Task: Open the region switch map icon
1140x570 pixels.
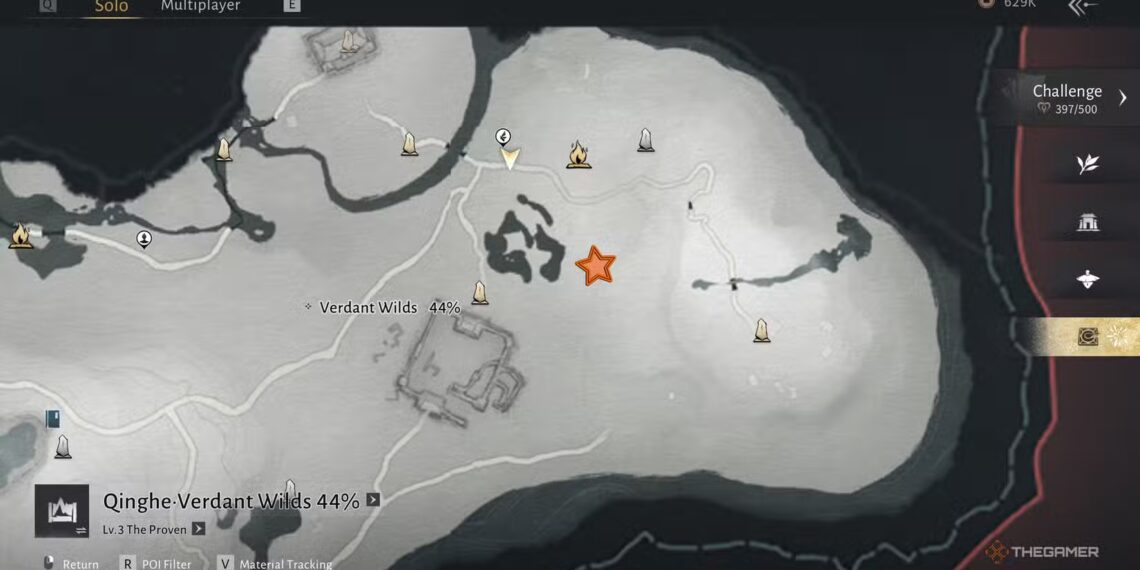Action: [x=61, y=511]
